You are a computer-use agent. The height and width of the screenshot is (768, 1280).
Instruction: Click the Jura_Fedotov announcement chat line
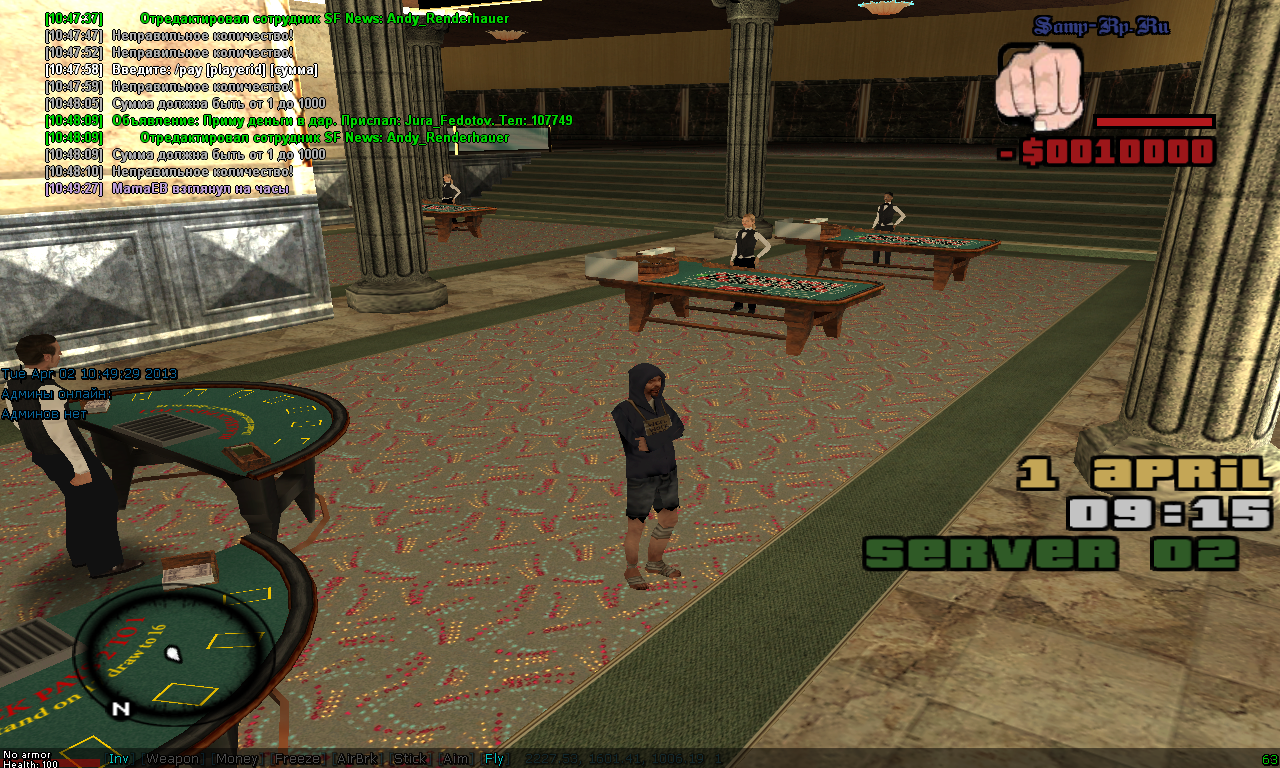pos(342,121)
